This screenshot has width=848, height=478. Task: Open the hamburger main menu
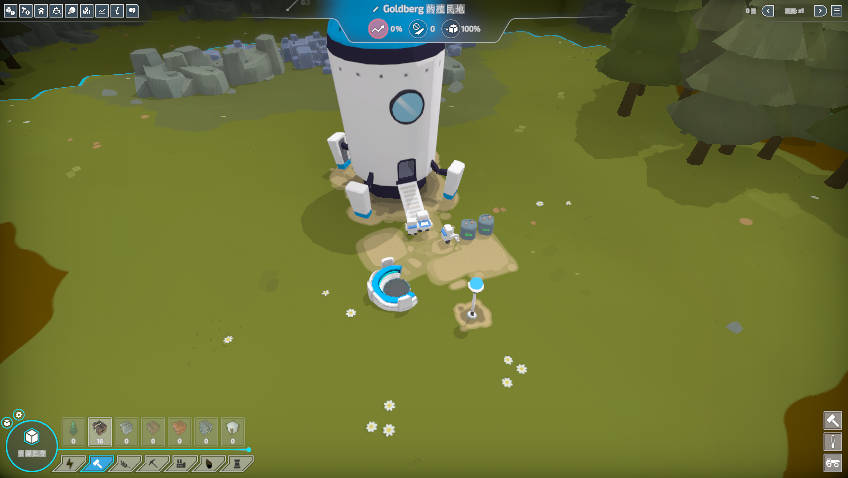point(835,10)
